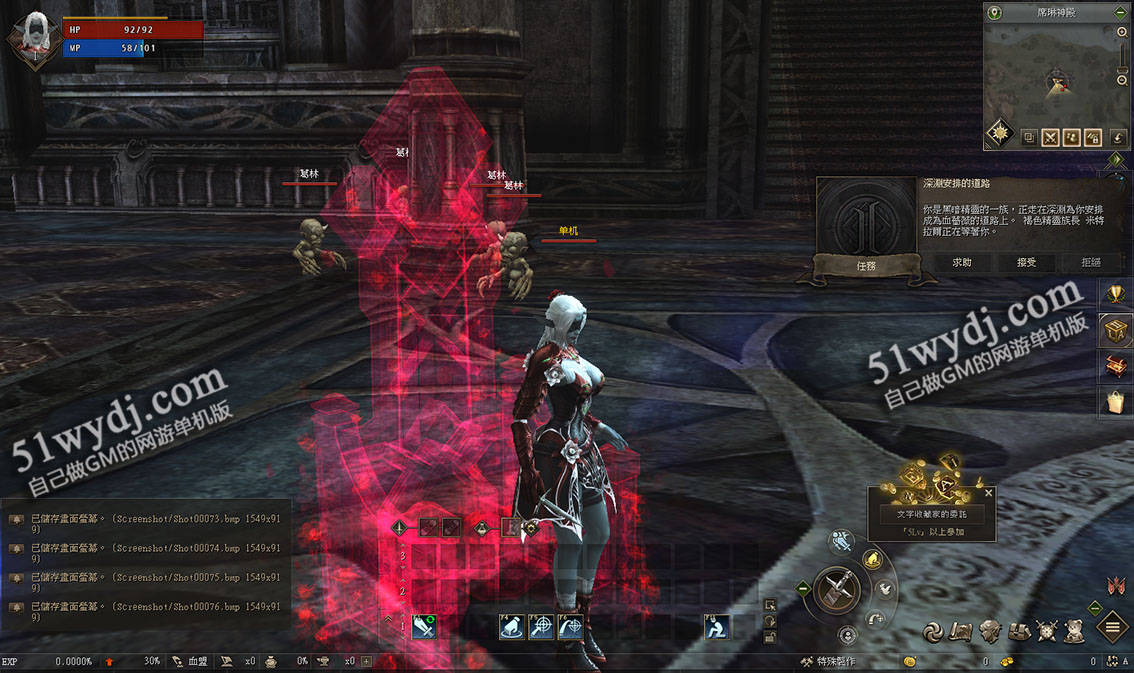Open the trophy icon on the sidebar

1115,294
